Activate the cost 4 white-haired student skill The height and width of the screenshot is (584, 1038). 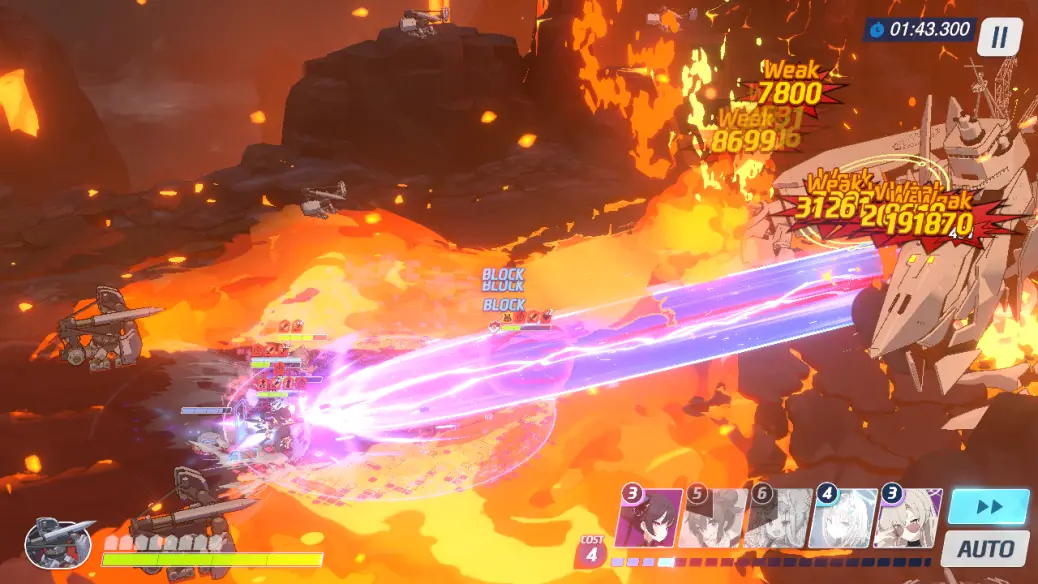click(x=842, y=519)
